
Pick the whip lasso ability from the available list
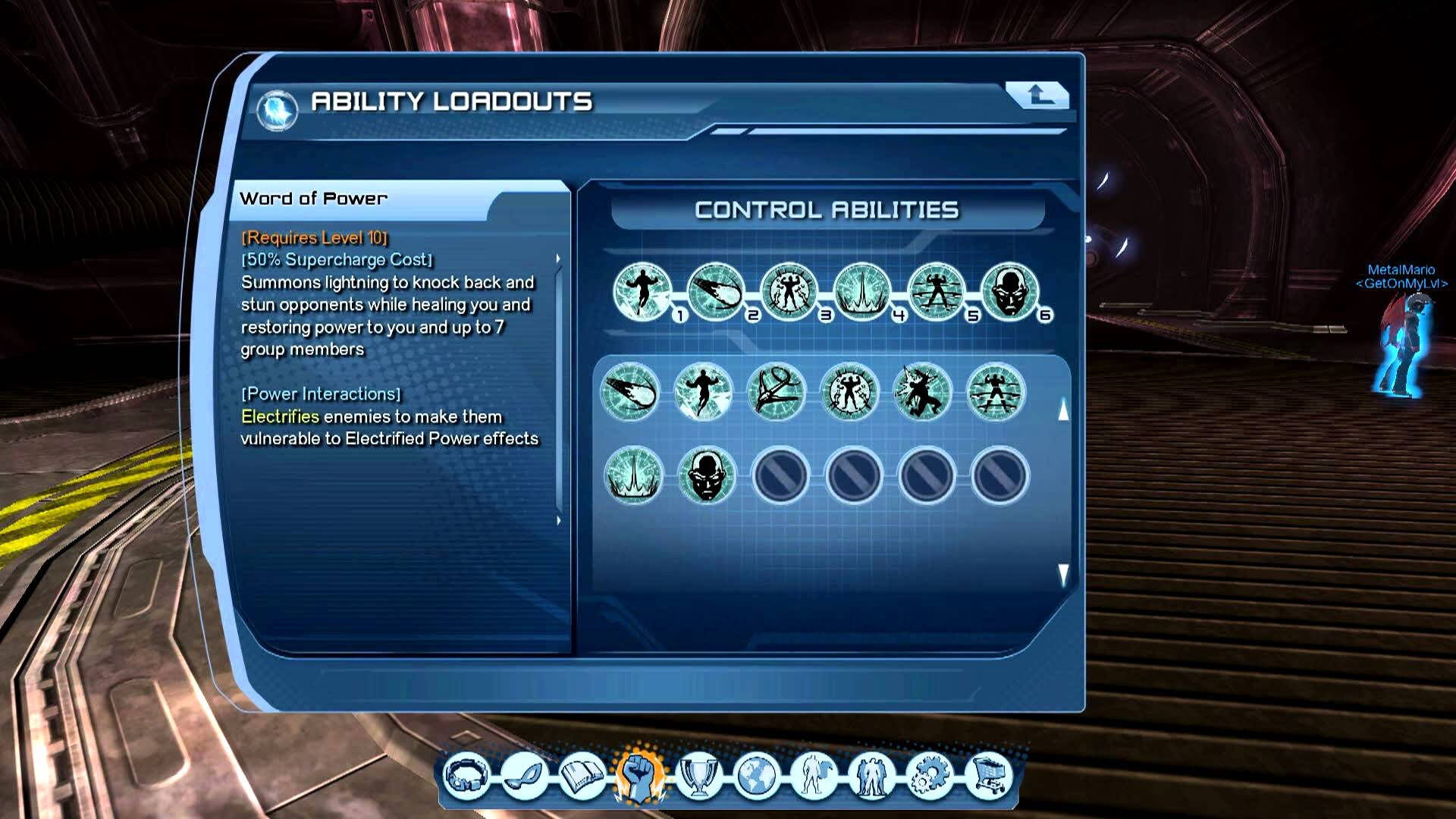coord(776,391)
